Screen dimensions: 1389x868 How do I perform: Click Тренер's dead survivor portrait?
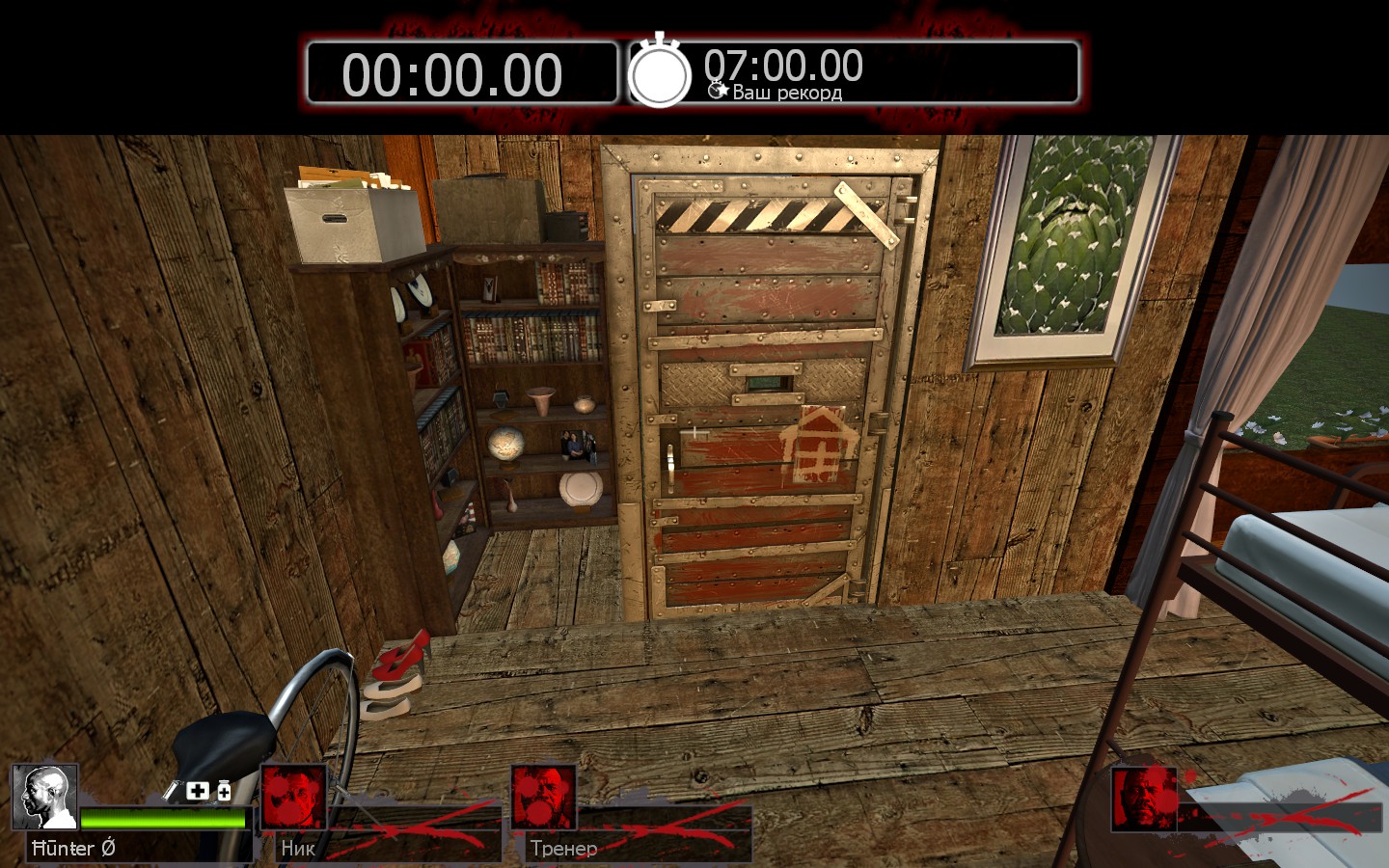pos(543,797)
